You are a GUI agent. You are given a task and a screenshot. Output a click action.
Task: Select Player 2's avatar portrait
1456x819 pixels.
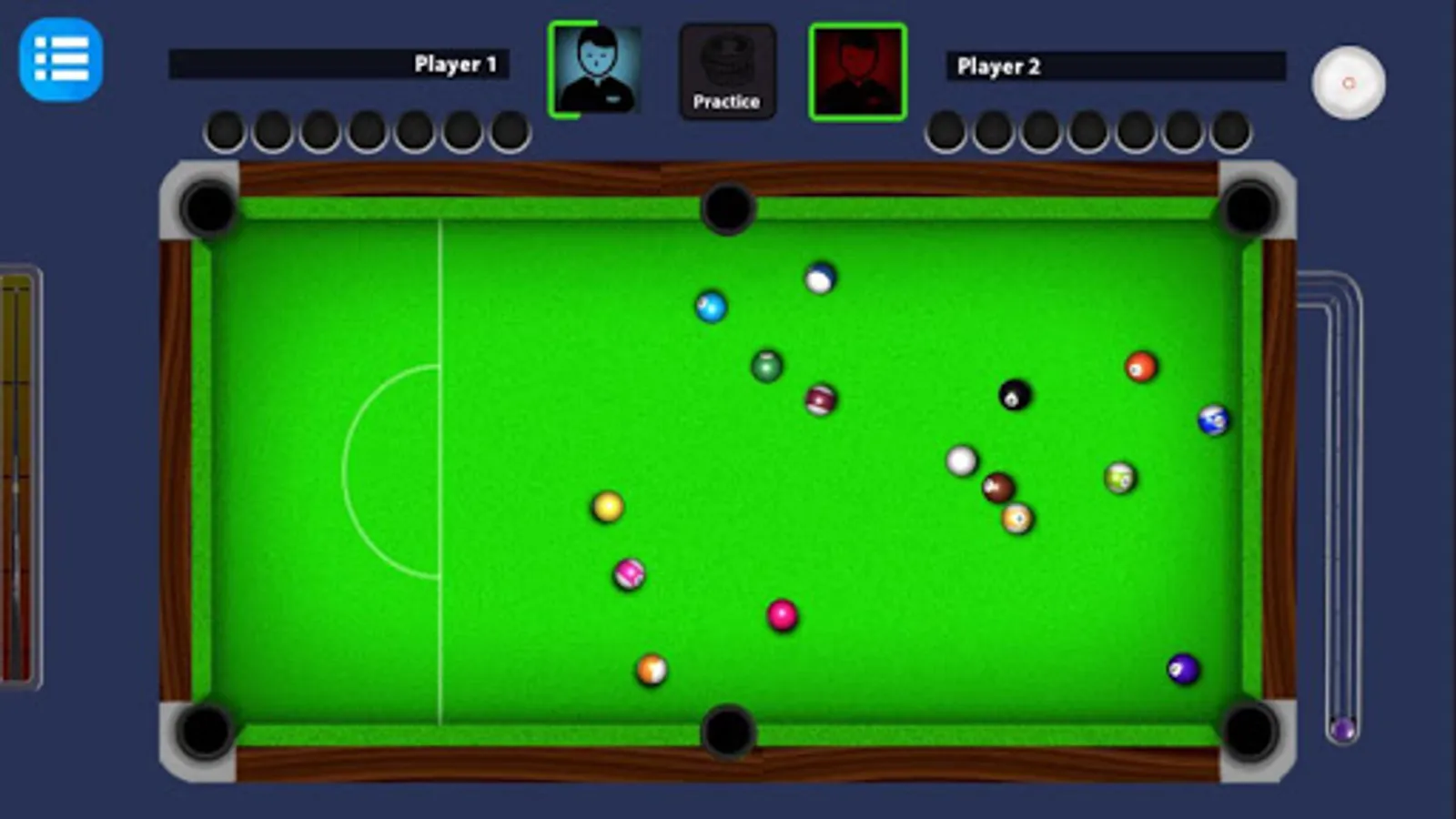(x=855, y=72)
